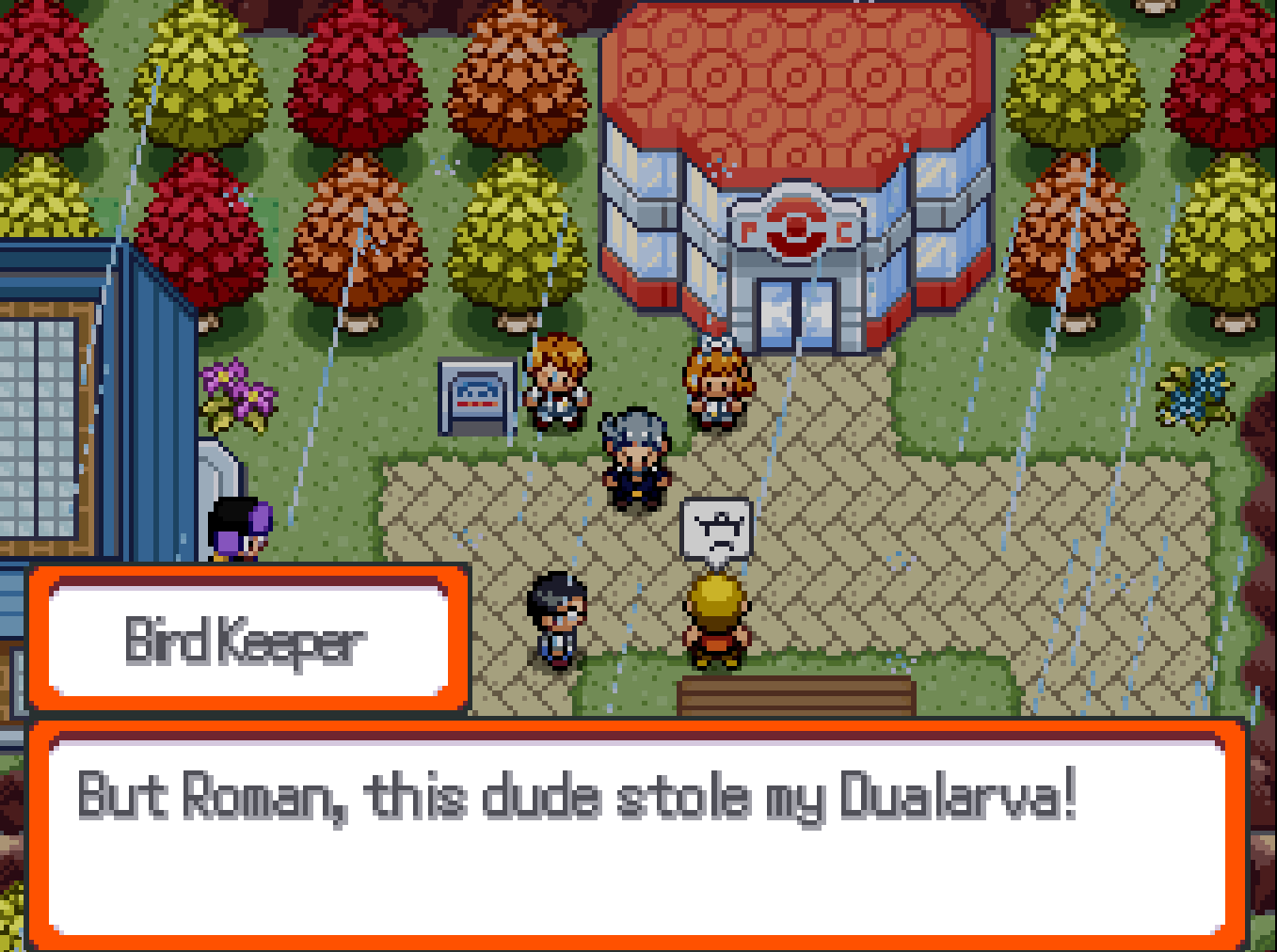Click the Poké Ball logo on the Pokémon Center
1277x952 pixels.
795,228
